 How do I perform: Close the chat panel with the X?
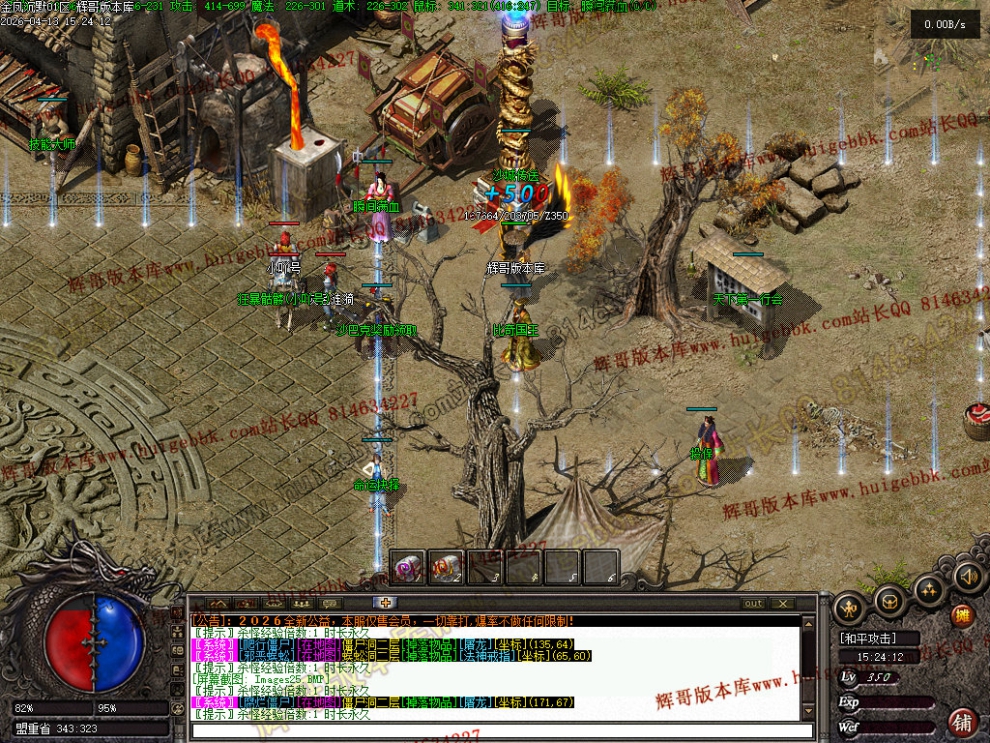coord(782,603)
